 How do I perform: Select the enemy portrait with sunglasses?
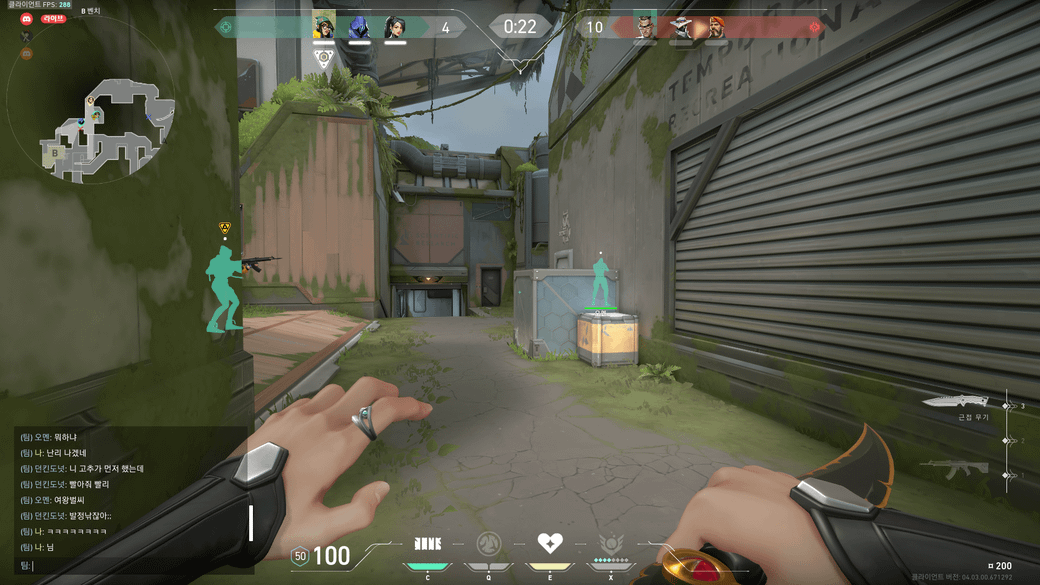[x=646, y=27]
